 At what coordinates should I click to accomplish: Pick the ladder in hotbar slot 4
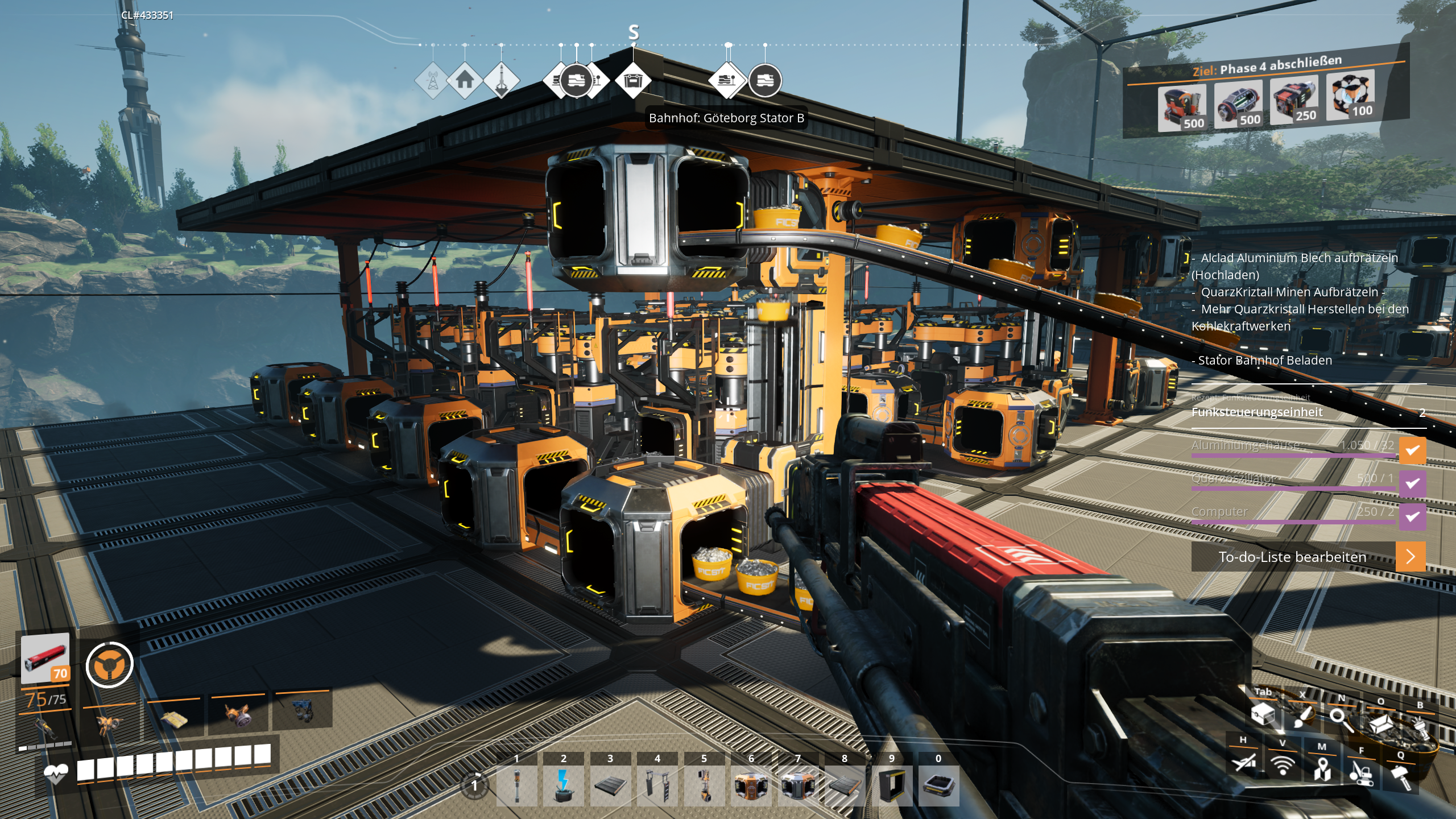coord(657,786)
